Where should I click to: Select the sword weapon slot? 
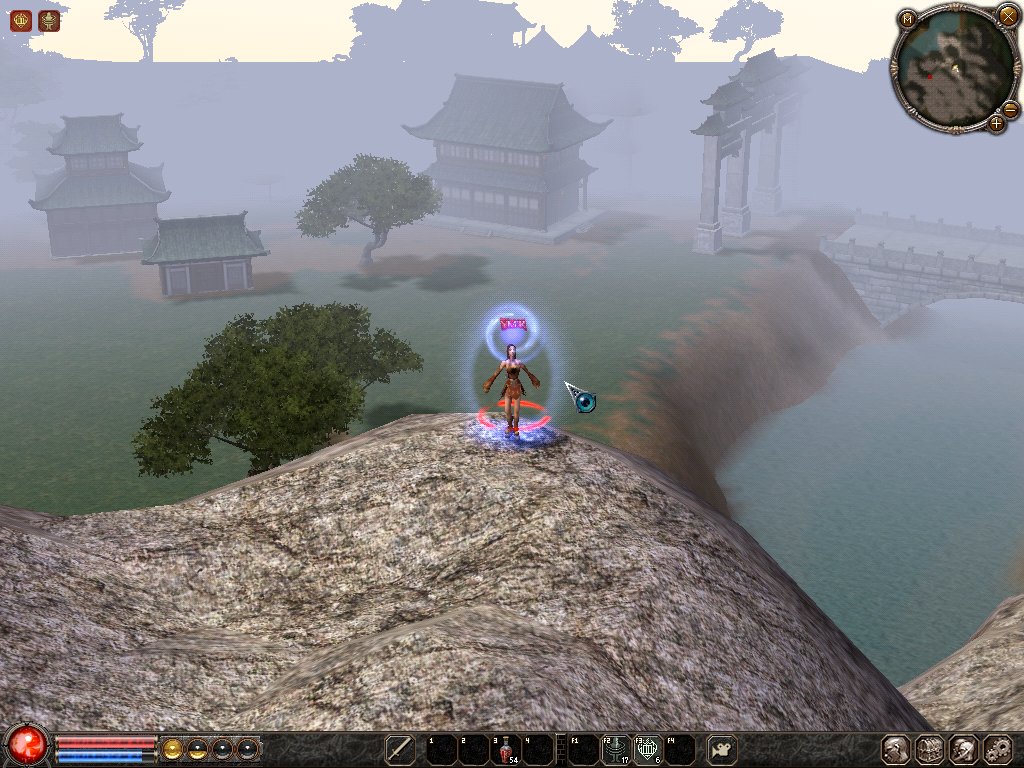click(x=400, y=749)
